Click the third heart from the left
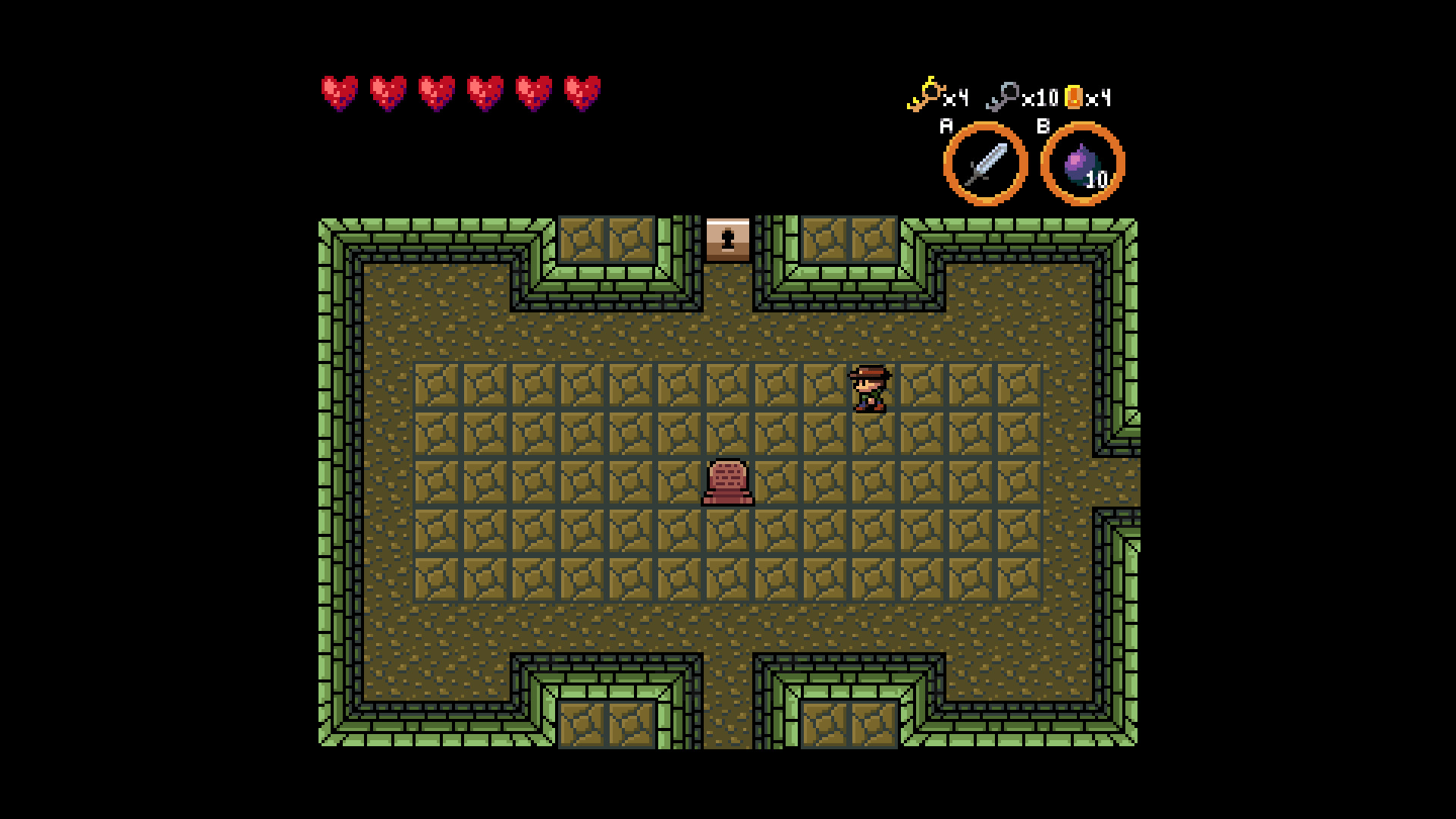This screenshot has height=819, width=1456. click(x=436, y=93)
